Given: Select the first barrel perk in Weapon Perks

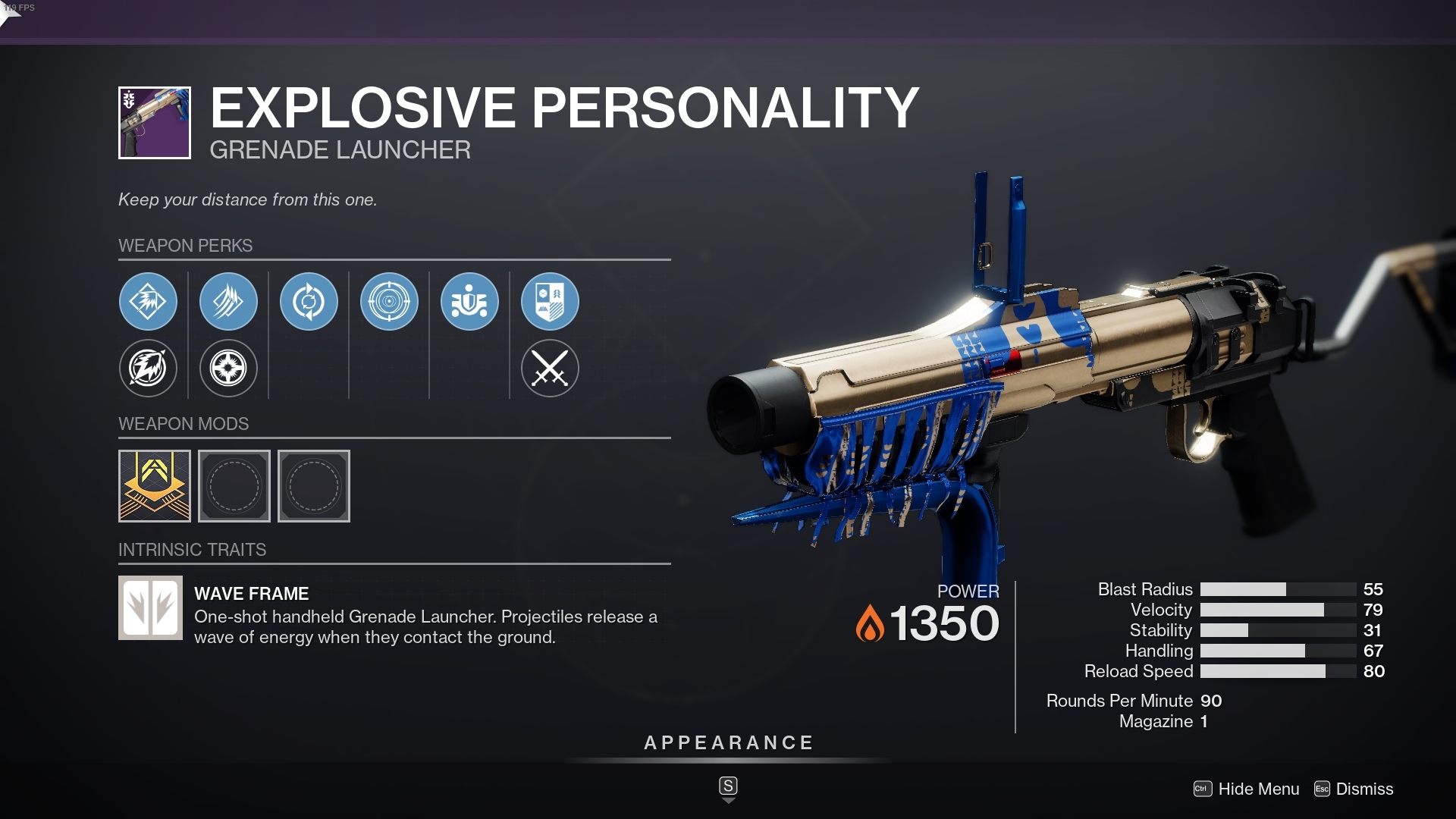Looking at the screenshot, I should 148,301.
